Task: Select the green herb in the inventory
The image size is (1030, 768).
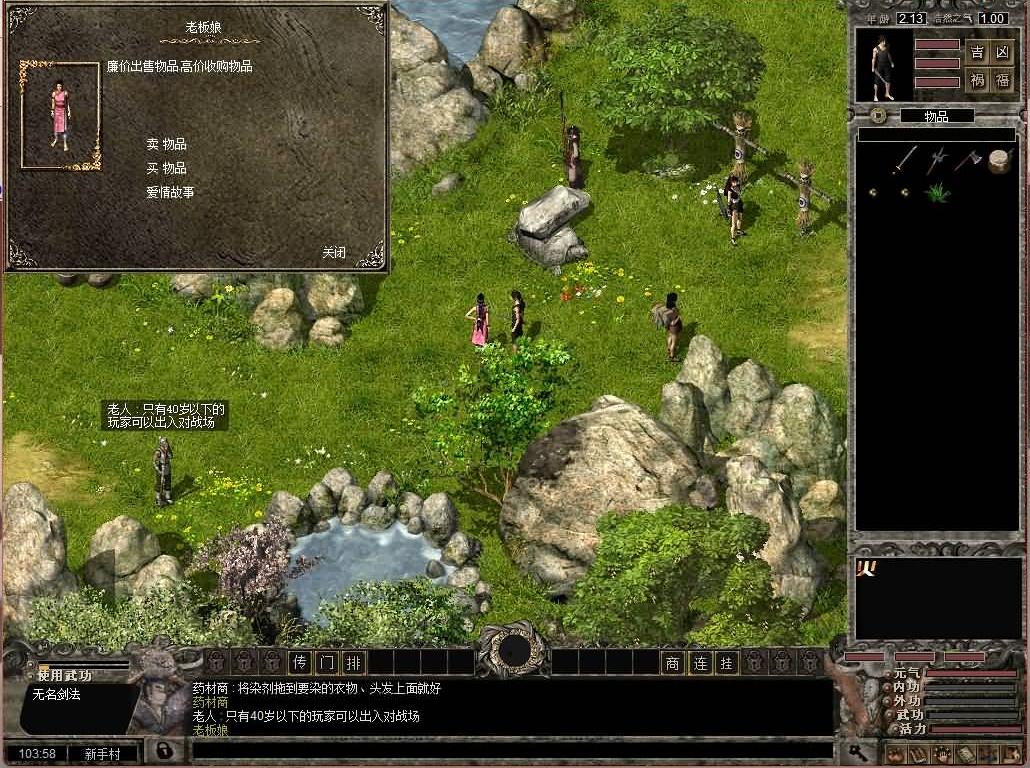Action: (x=937, y=191)
